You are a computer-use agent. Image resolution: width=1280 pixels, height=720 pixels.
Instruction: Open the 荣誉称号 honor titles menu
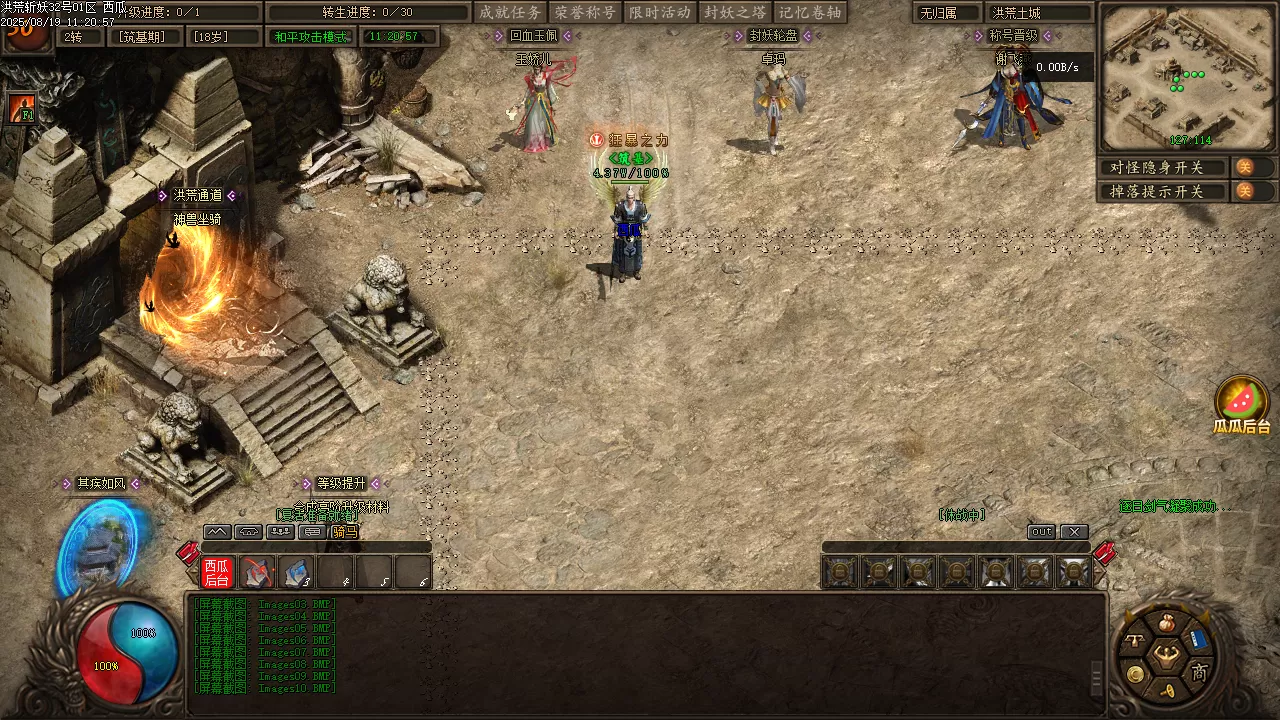585,12
